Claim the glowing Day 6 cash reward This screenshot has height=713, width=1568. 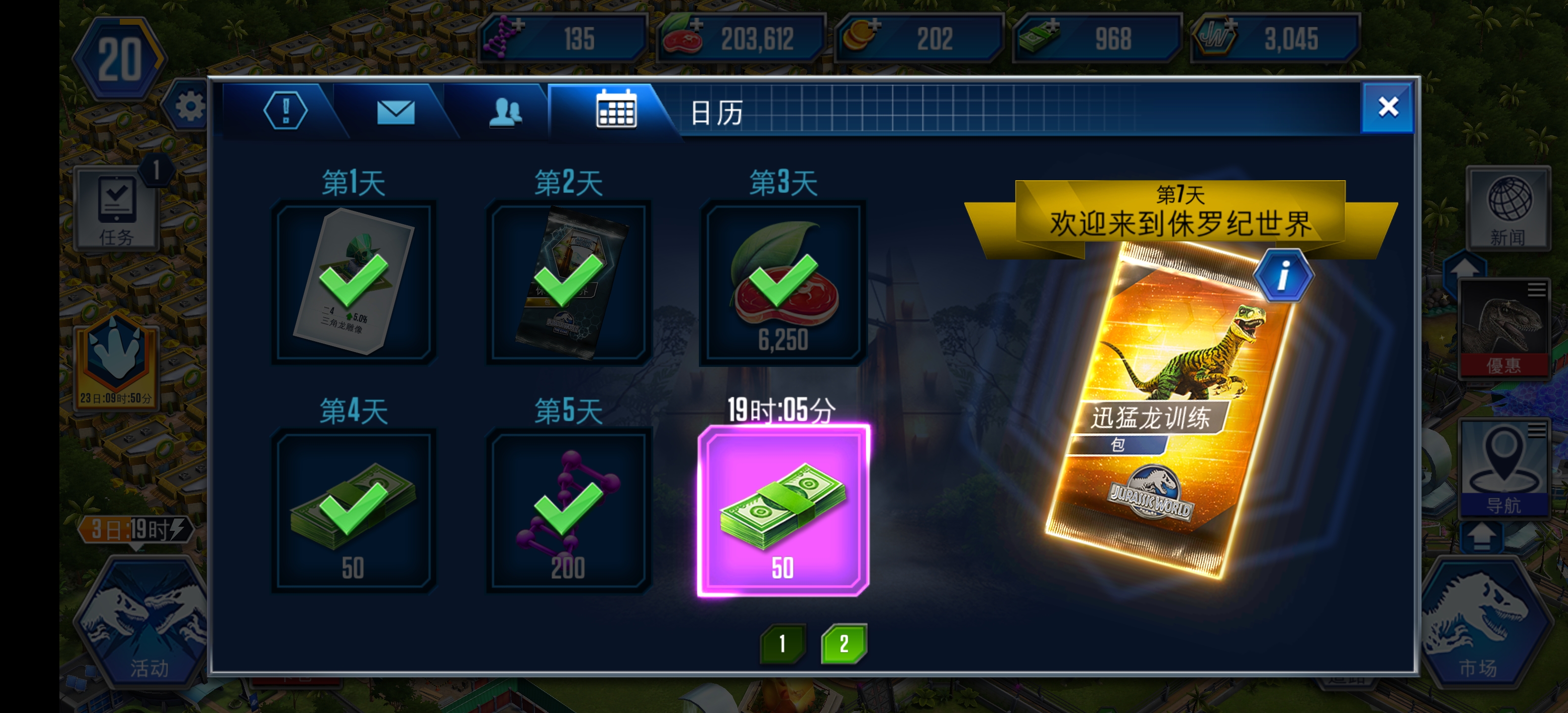(x=785, y=511)
